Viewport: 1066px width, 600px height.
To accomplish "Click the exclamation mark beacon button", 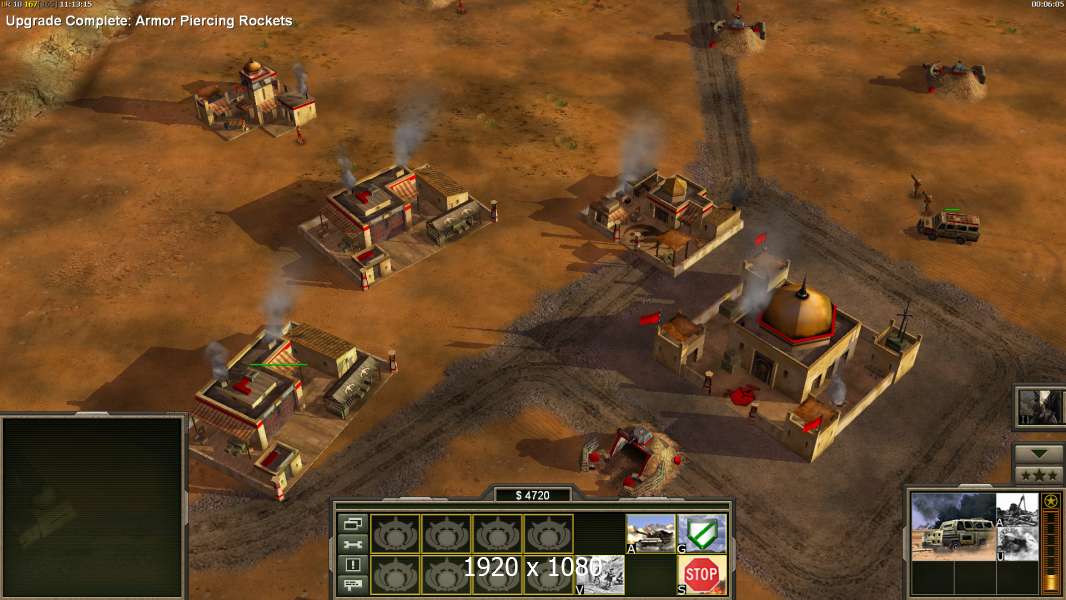I will tap(353, 564).
